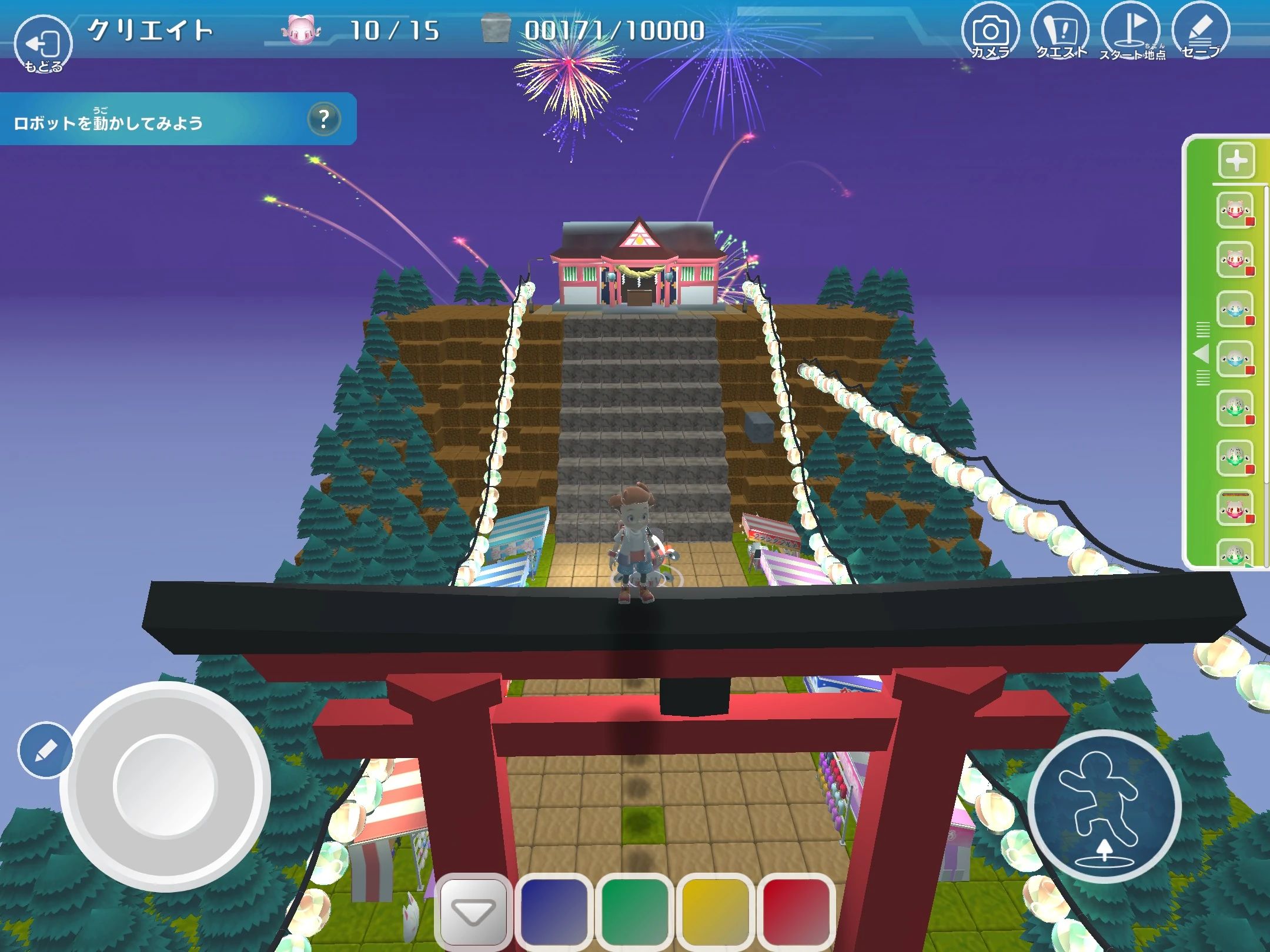Collapse the green robot side panel arrow
1270x952 pixels.
coord(1202,354)
